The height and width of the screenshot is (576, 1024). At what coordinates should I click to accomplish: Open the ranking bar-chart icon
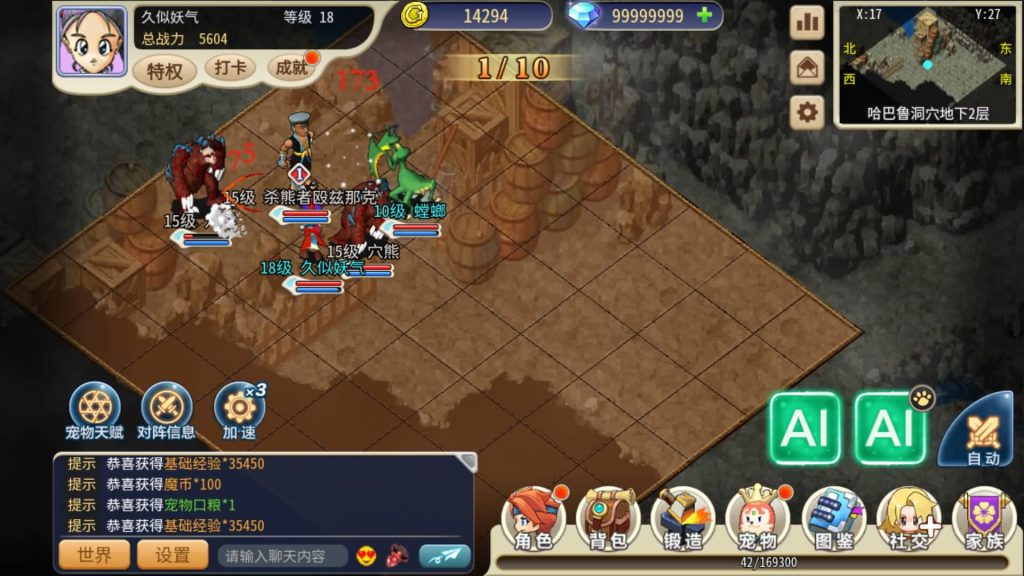[807, 23]
